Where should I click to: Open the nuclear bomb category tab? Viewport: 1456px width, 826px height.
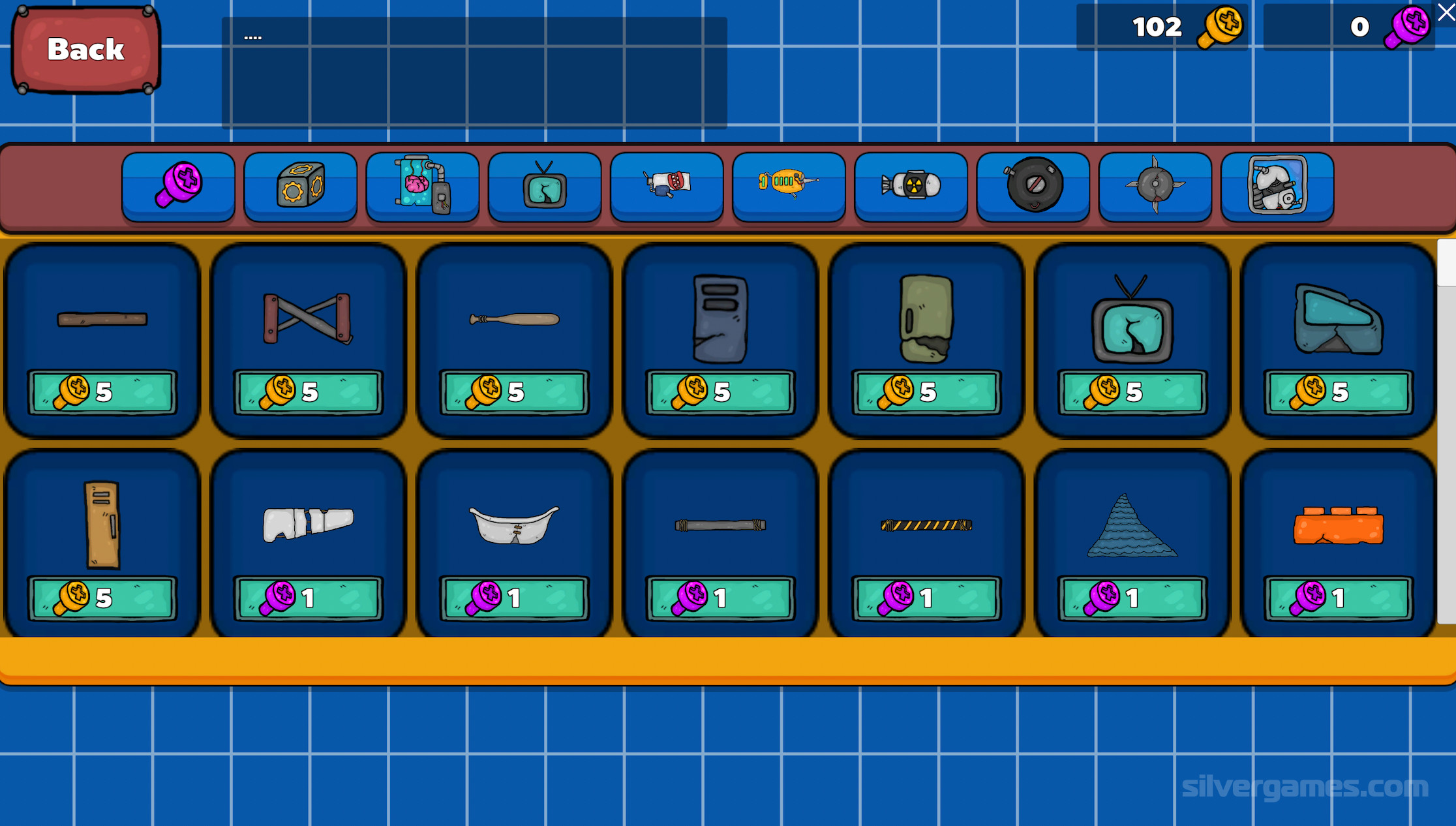click(911, 187)
